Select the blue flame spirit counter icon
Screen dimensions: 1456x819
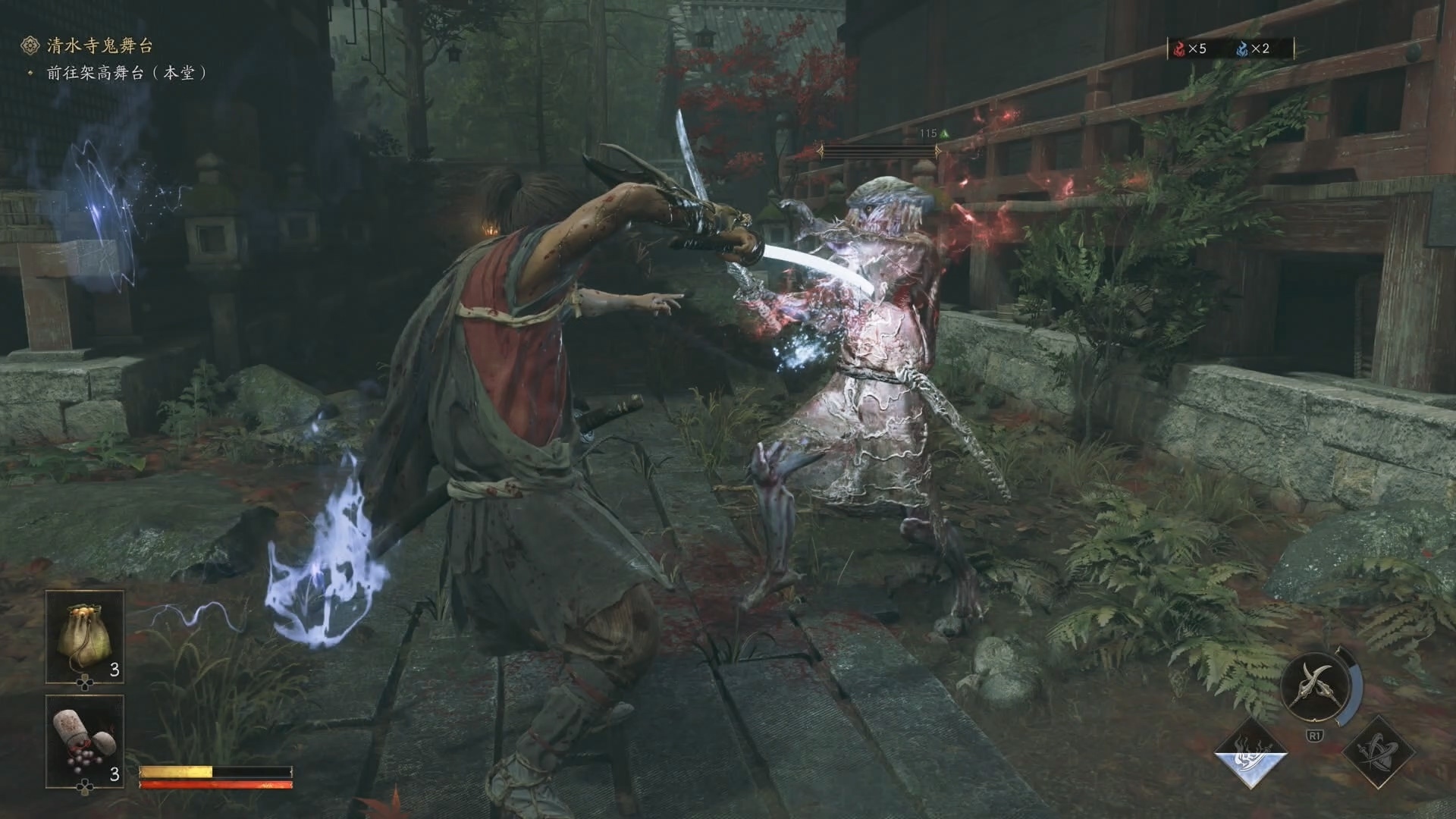[x=1242, y=49]
